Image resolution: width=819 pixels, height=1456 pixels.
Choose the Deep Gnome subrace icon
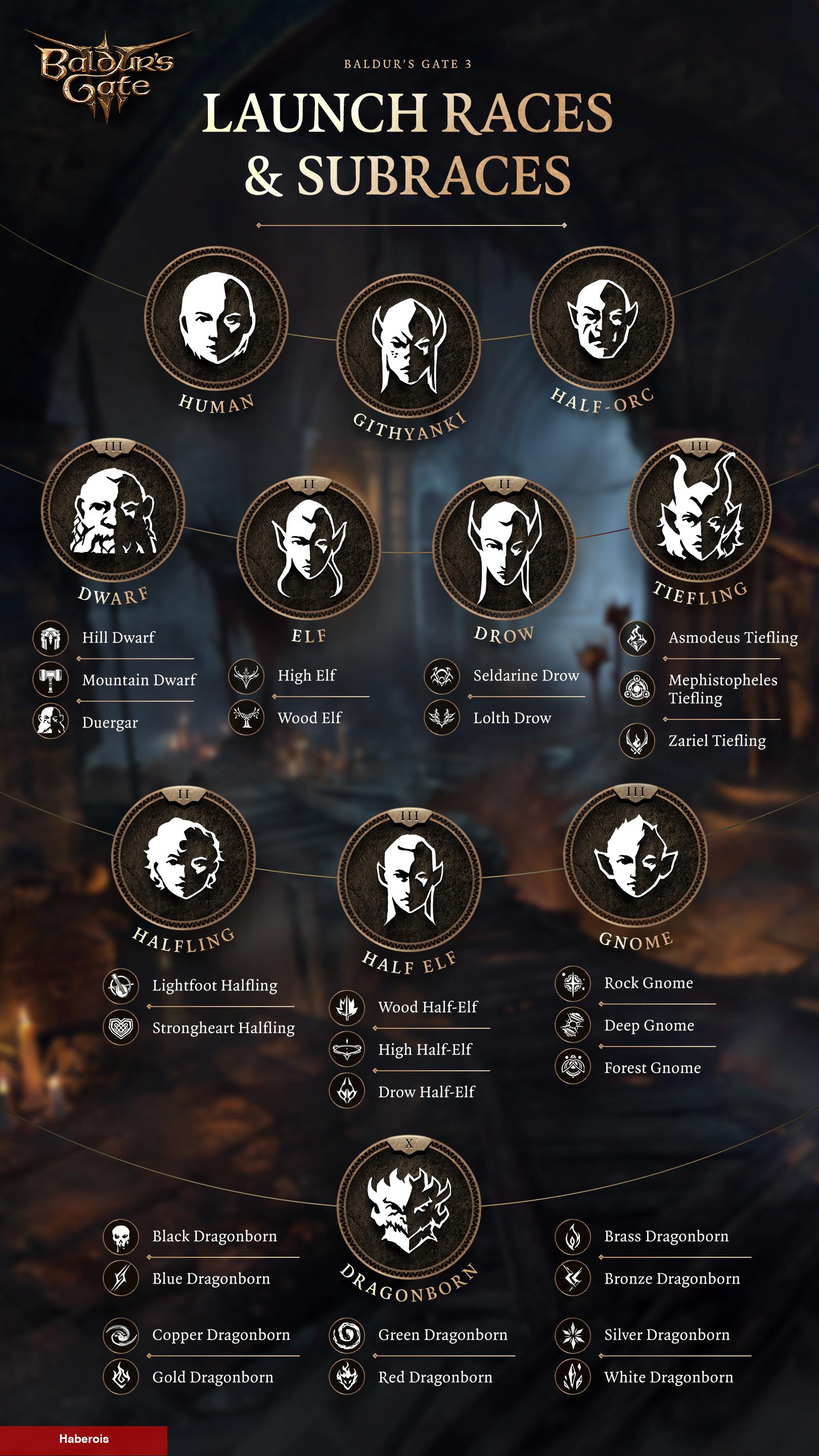coord(573,1025)
